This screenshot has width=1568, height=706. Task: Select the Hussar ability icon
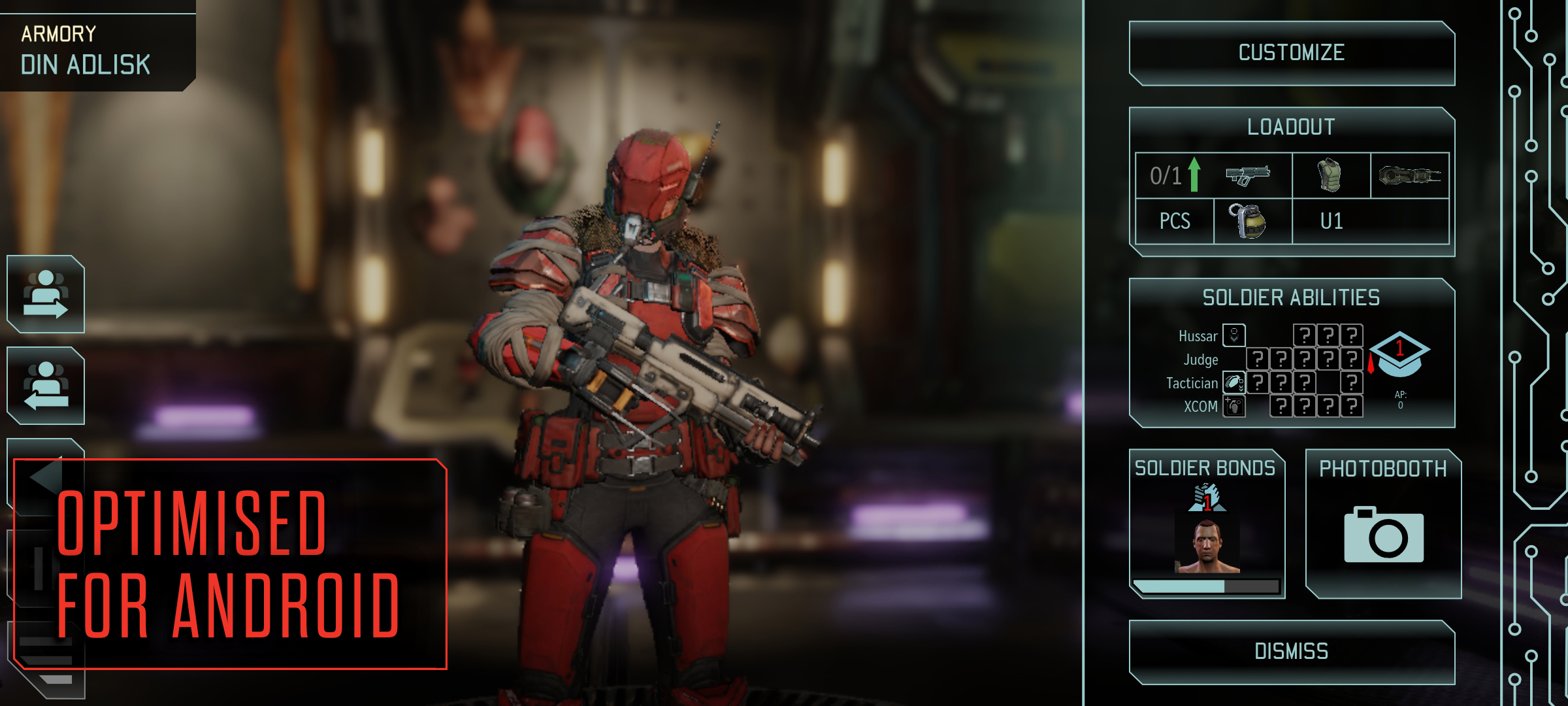tap(1234, 335)
